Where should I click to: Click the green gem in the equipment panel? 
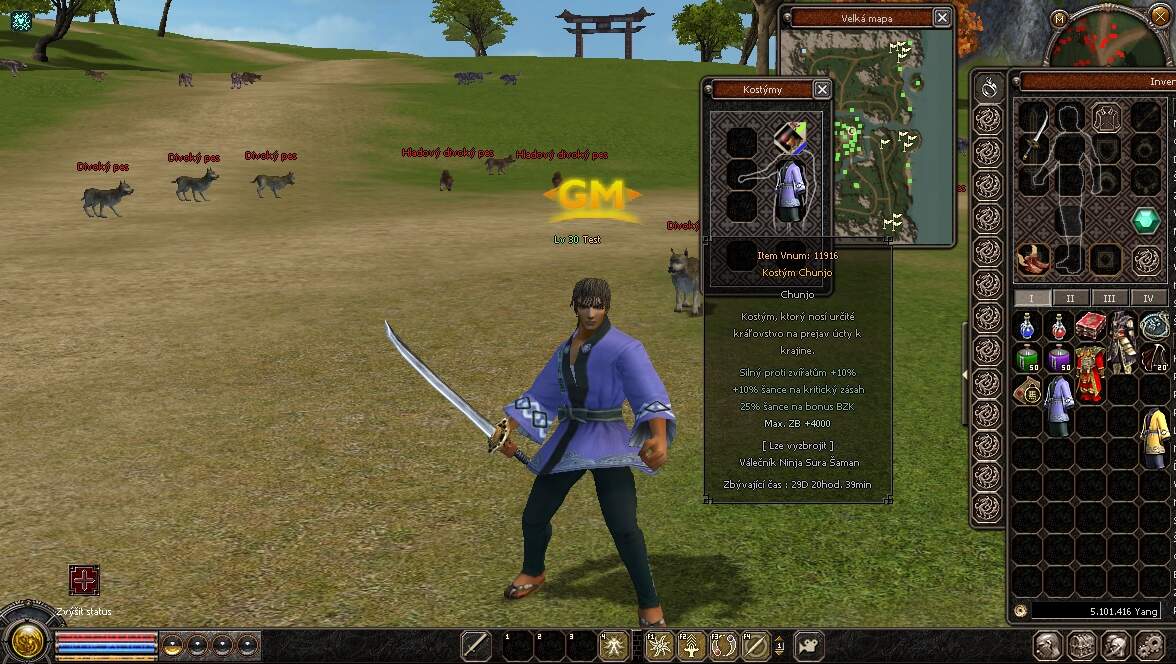pos(1145,220)
